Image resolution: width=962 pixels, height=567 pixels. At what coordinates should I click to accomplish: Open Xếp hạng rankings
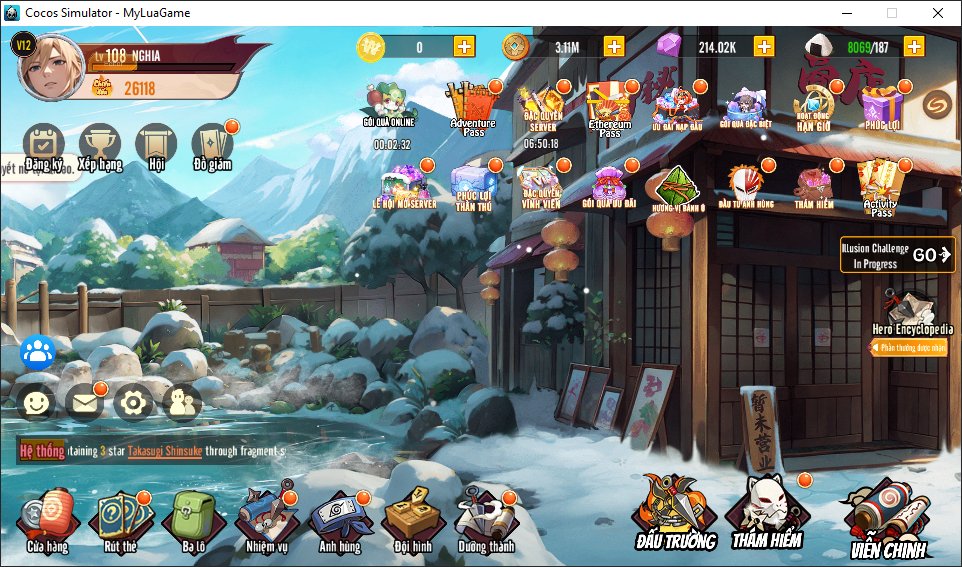pos(99,147)
